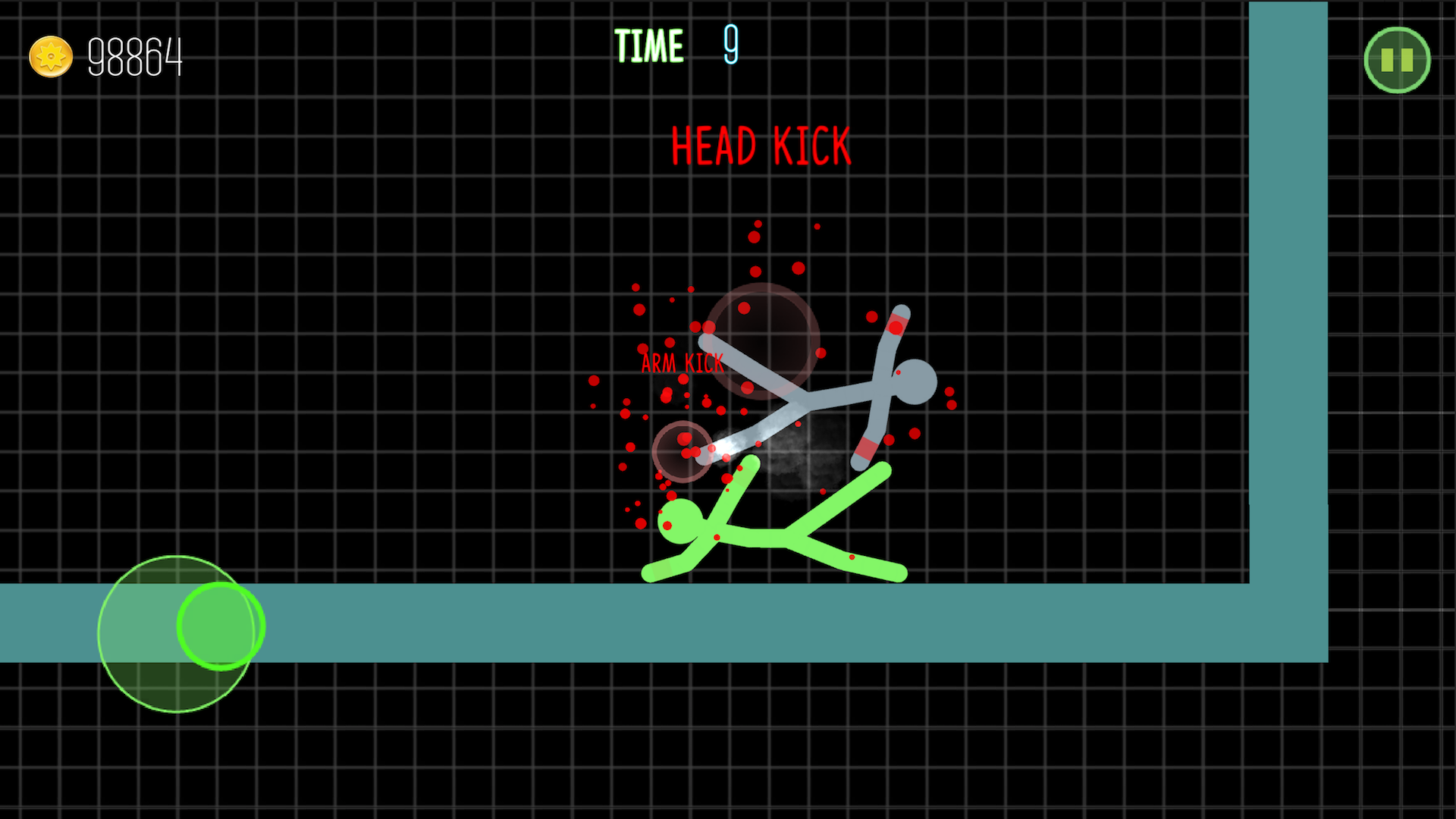Toggle pause by pressing the circular pause control
This screenshot has height=819, width=1456.
pyautogui.click(x=1396, y=60)
